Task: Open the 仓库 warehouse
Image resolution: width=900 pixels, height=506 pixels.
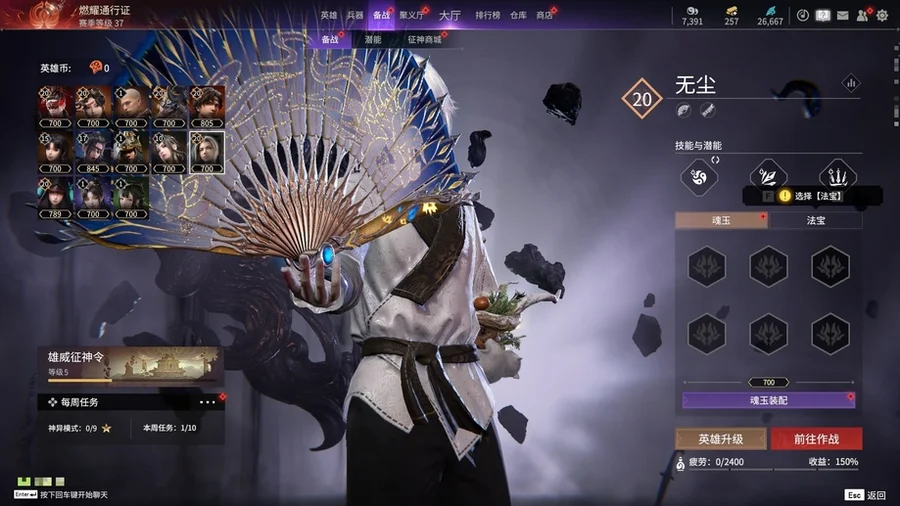Action: [518, 15]
